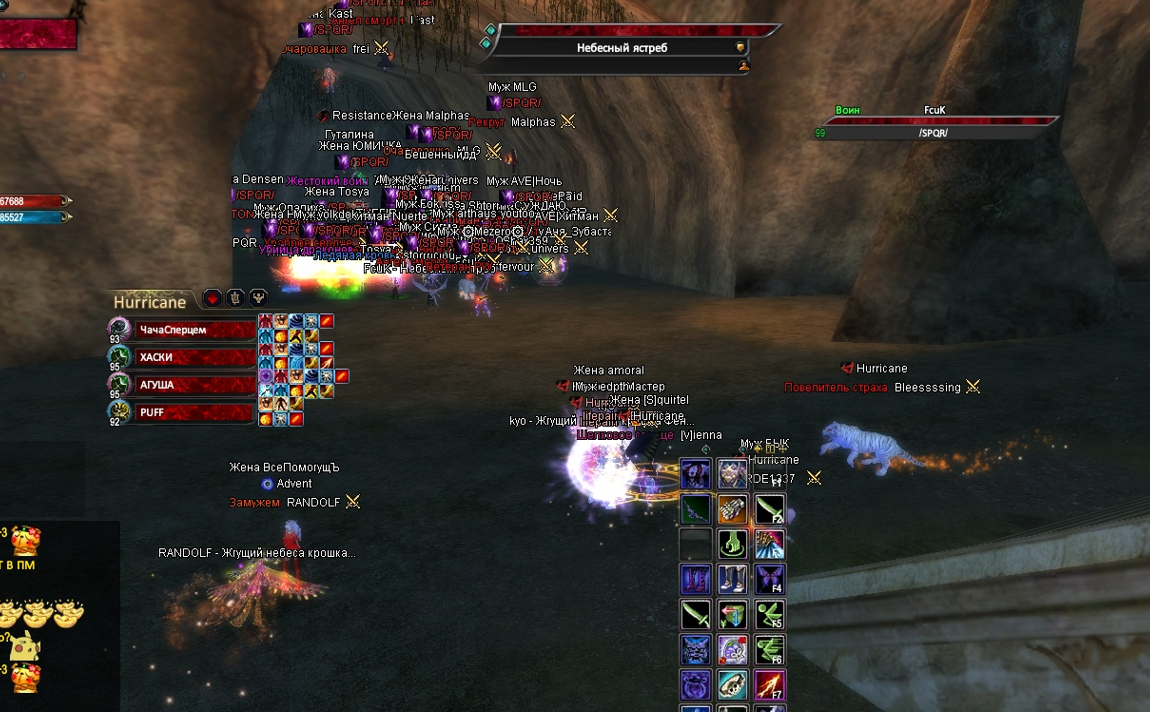This screenshot has width=1150, height=712.
Task: Click the FcuK warrior target frame
Action: point(935,126)
